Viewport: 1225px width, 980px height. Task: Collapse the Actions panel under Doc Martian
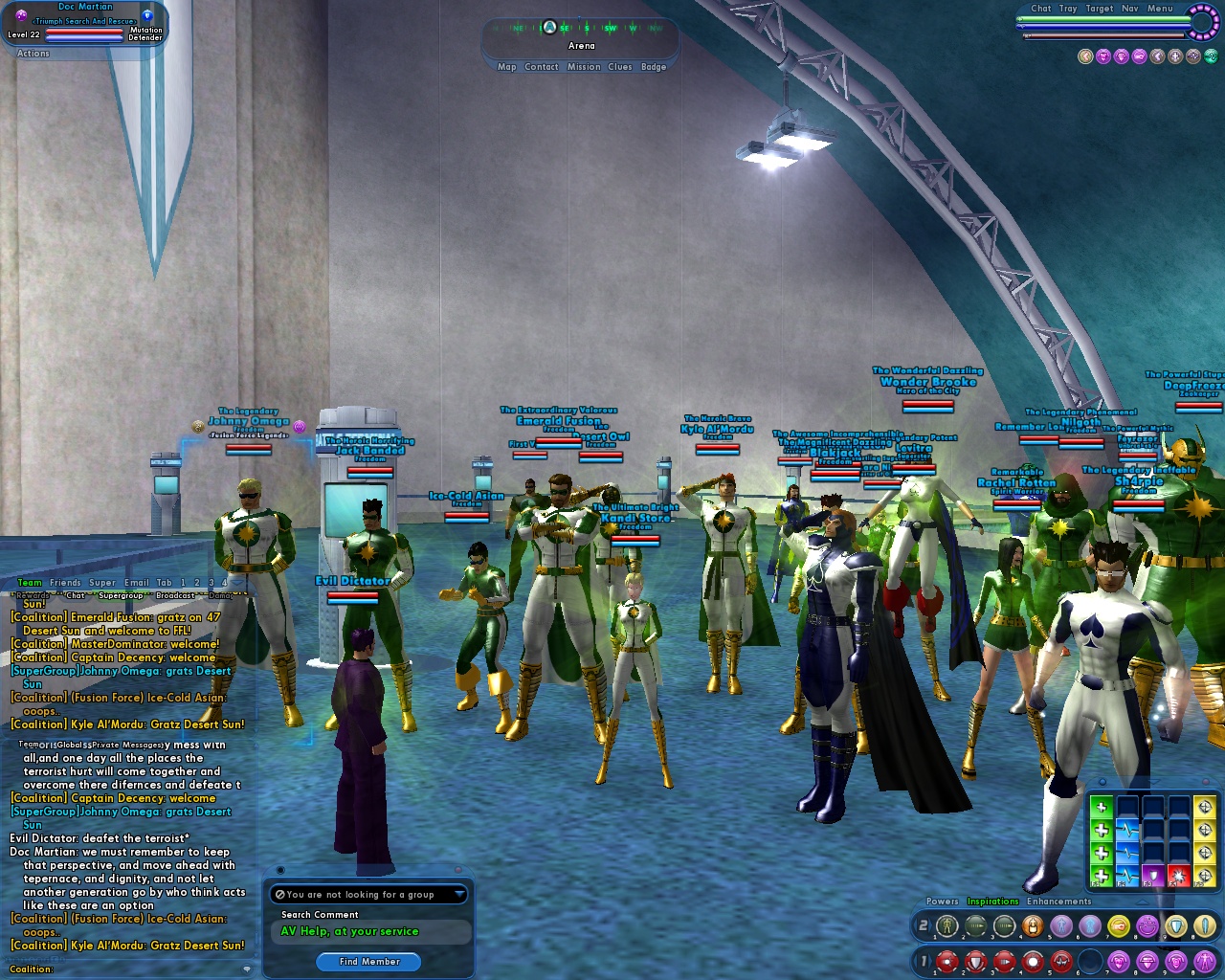point(32,53)
